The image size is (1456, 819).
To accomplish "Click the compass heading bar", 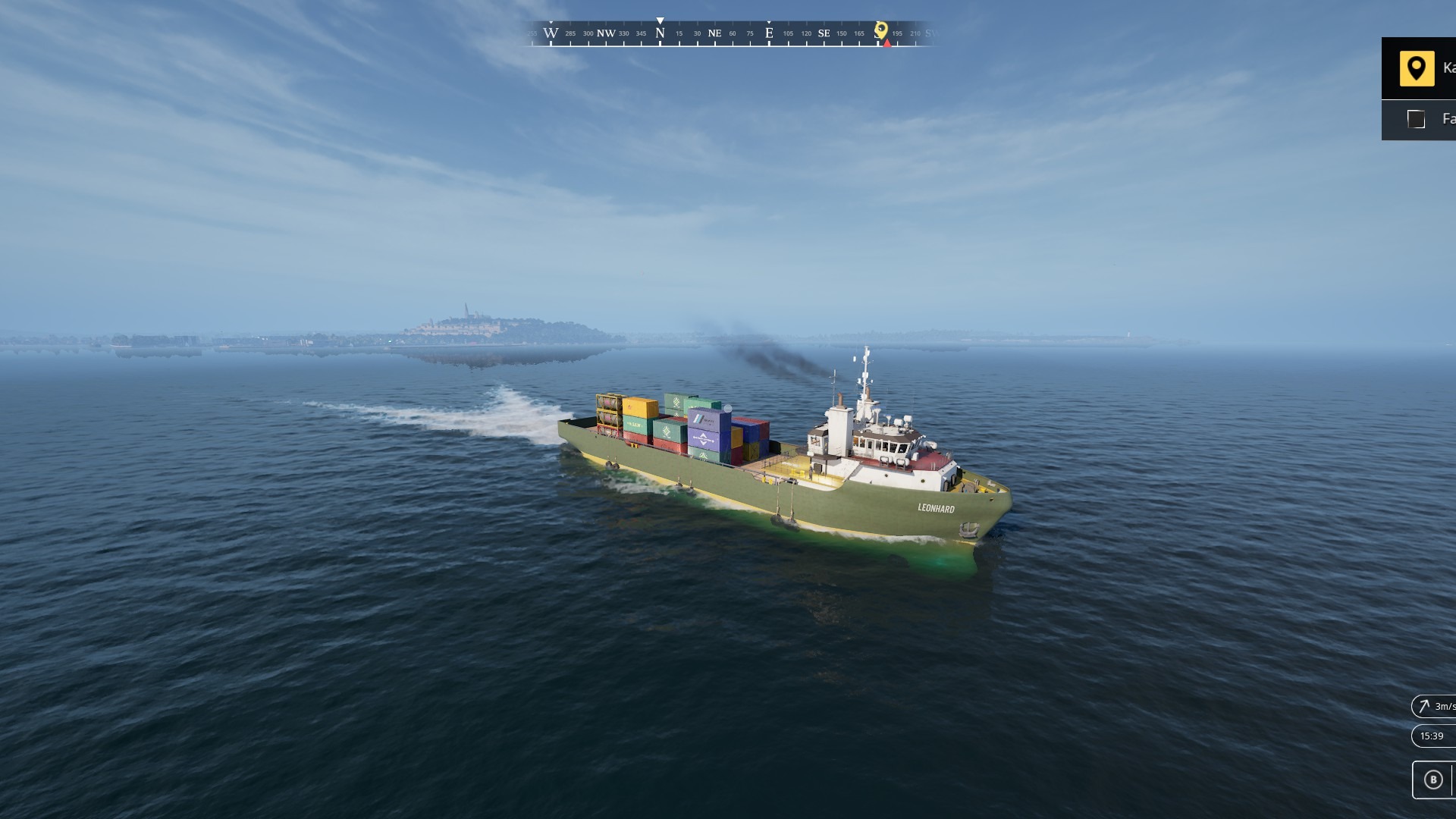I will (728, 34).
